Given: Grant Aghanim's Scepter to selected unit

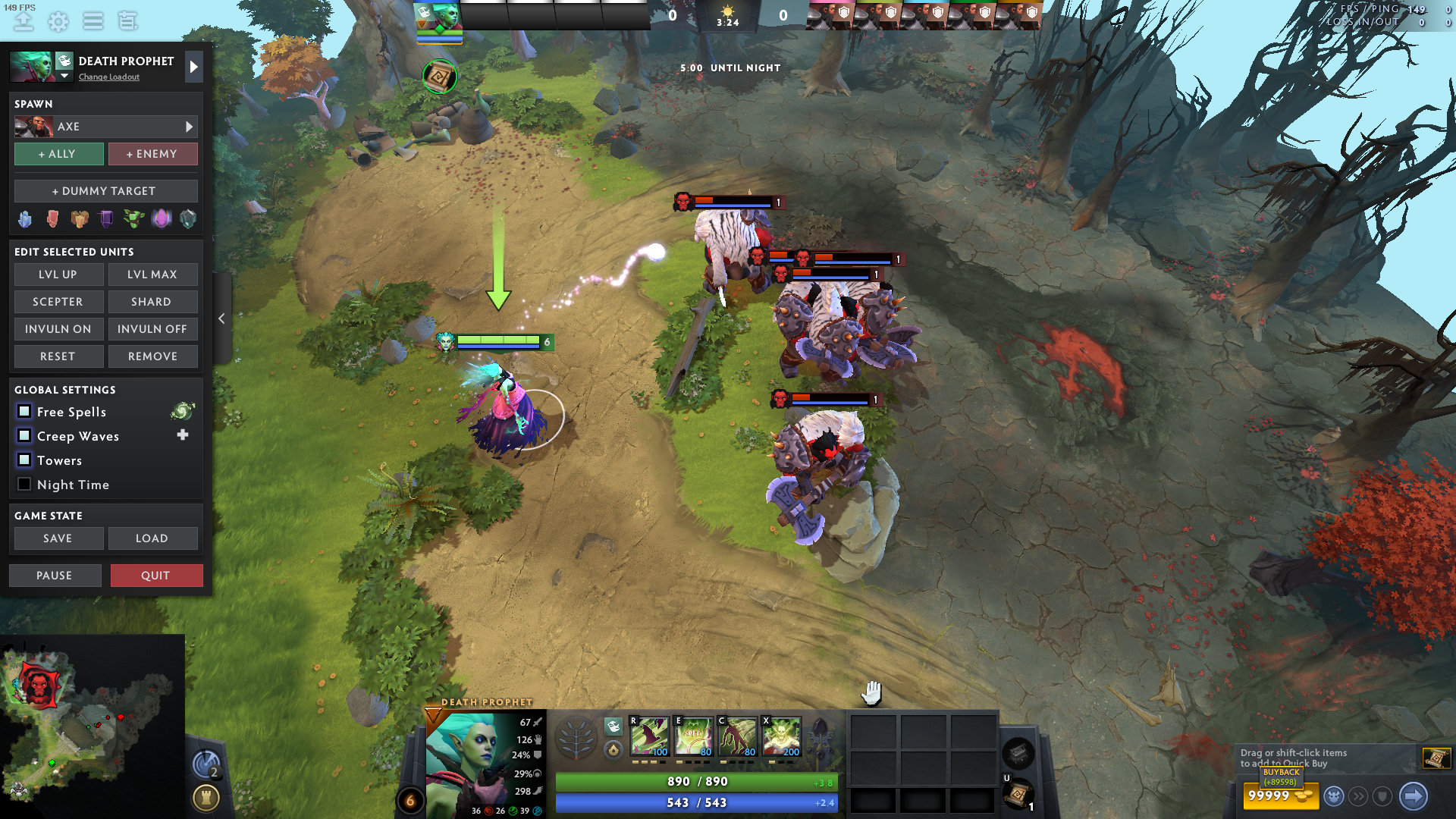Looking at the screenshot, I should (58, 302).
